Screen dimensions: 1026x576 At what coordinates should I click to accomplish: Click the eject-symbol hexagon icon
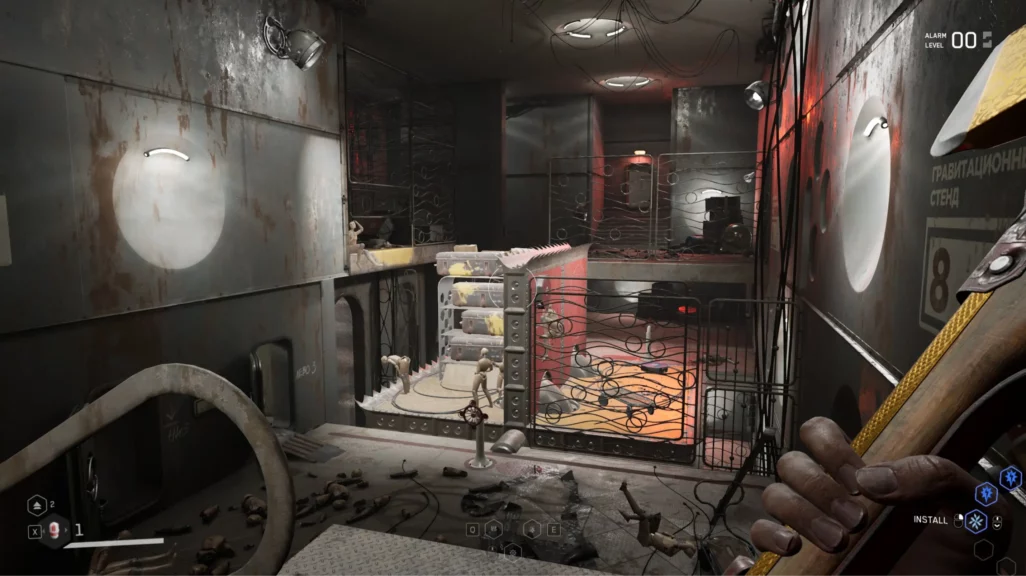click(35, 505)
